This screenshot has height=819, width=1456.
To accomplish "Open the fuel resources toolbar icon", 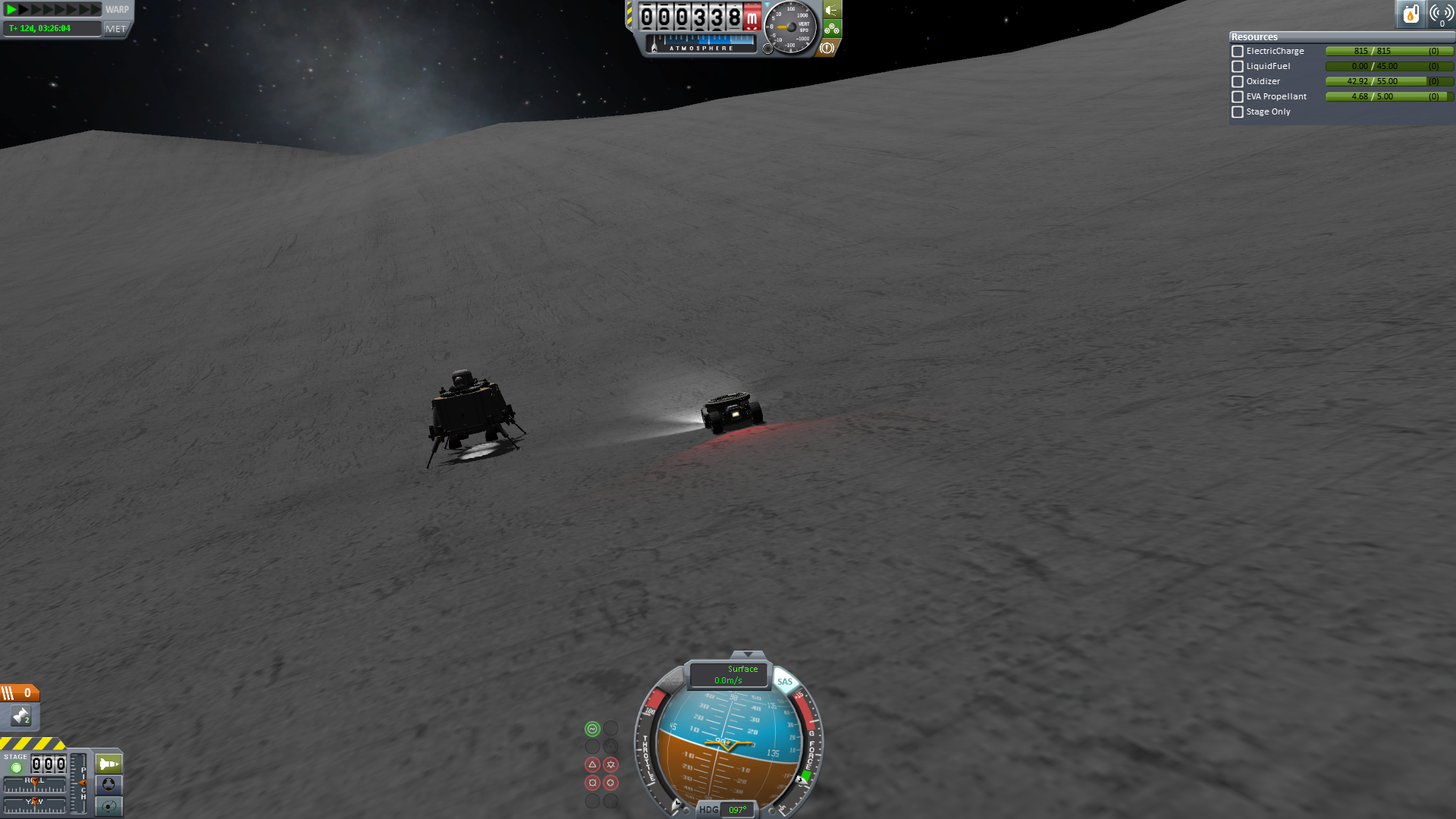I will (x=1410, y=14).
